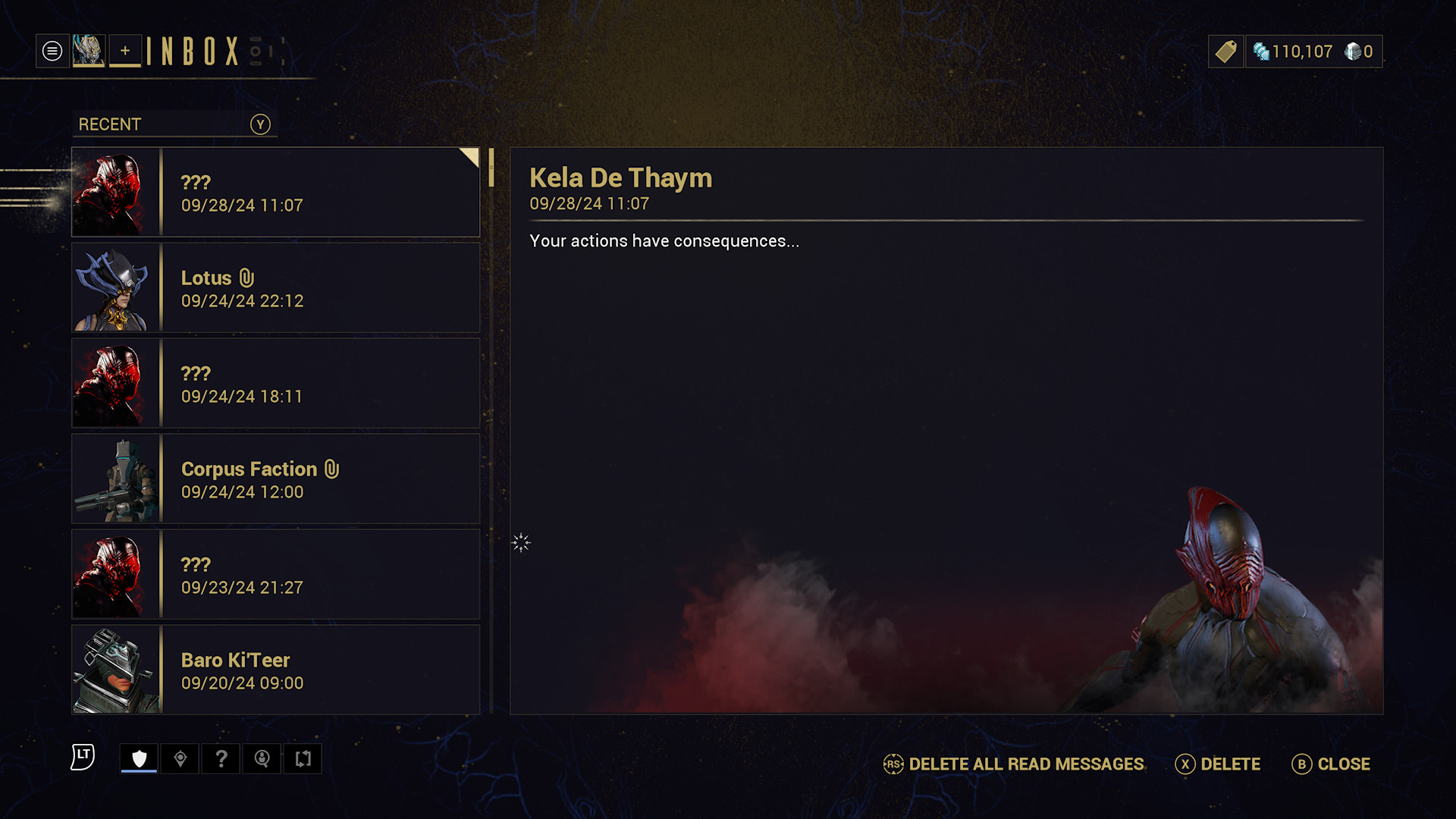This screenshot has width=1456, height=819.
Task: Close the inbox screen
Action: coord(1331,764)
